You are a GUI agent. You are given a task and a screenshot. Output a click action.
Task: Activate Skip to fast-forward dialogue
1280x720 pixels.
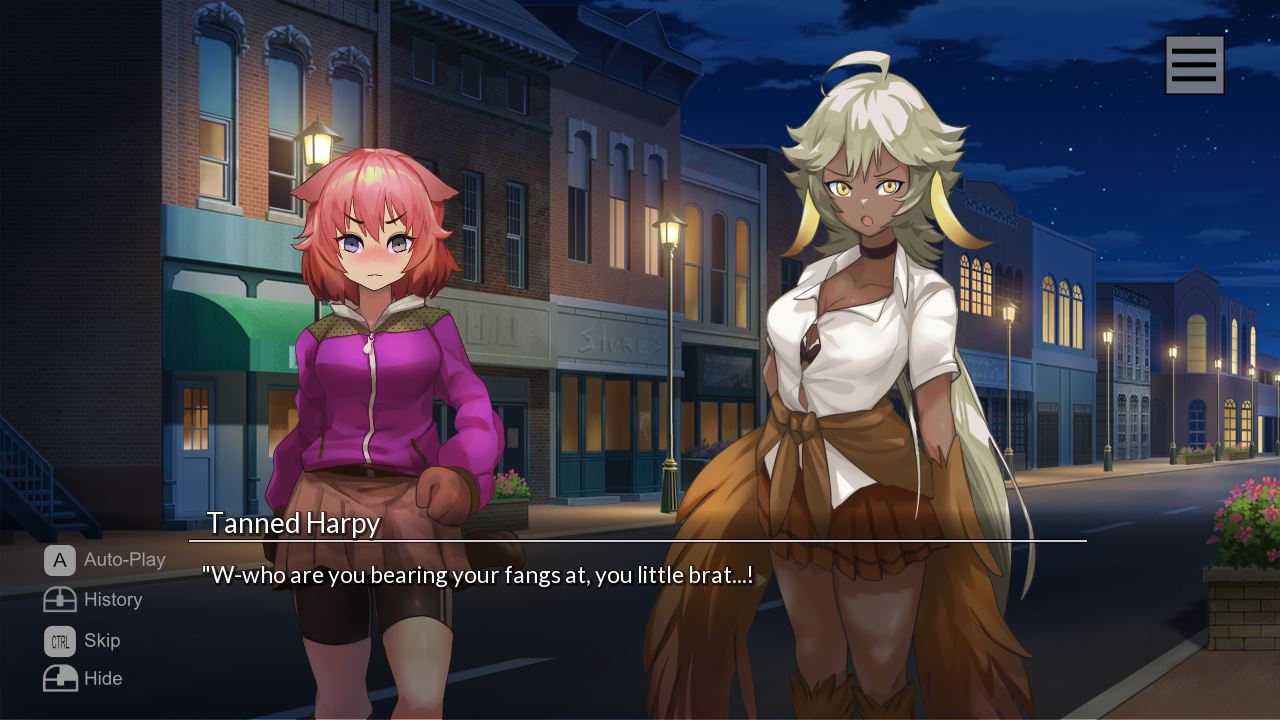point(82,640)
